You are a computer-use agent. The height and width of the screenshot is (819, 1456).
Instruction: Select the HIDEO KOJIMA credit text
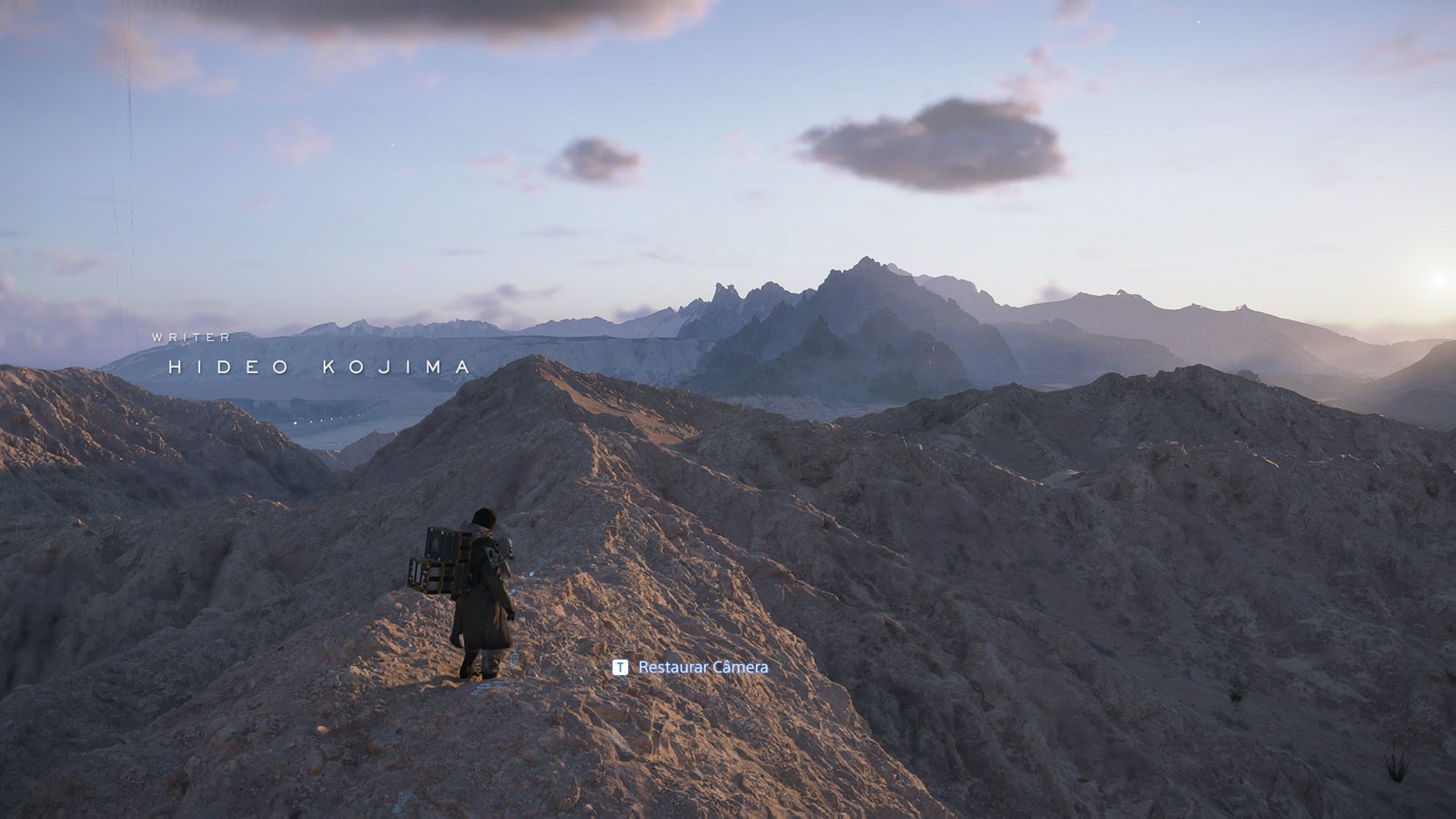317,368
